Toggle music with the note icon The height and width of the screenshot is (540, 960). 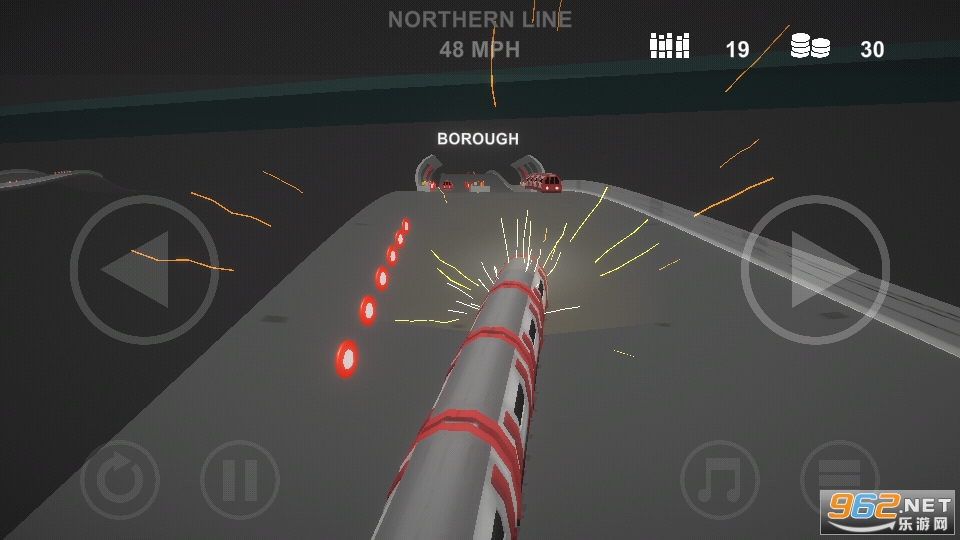pos(719,480)
